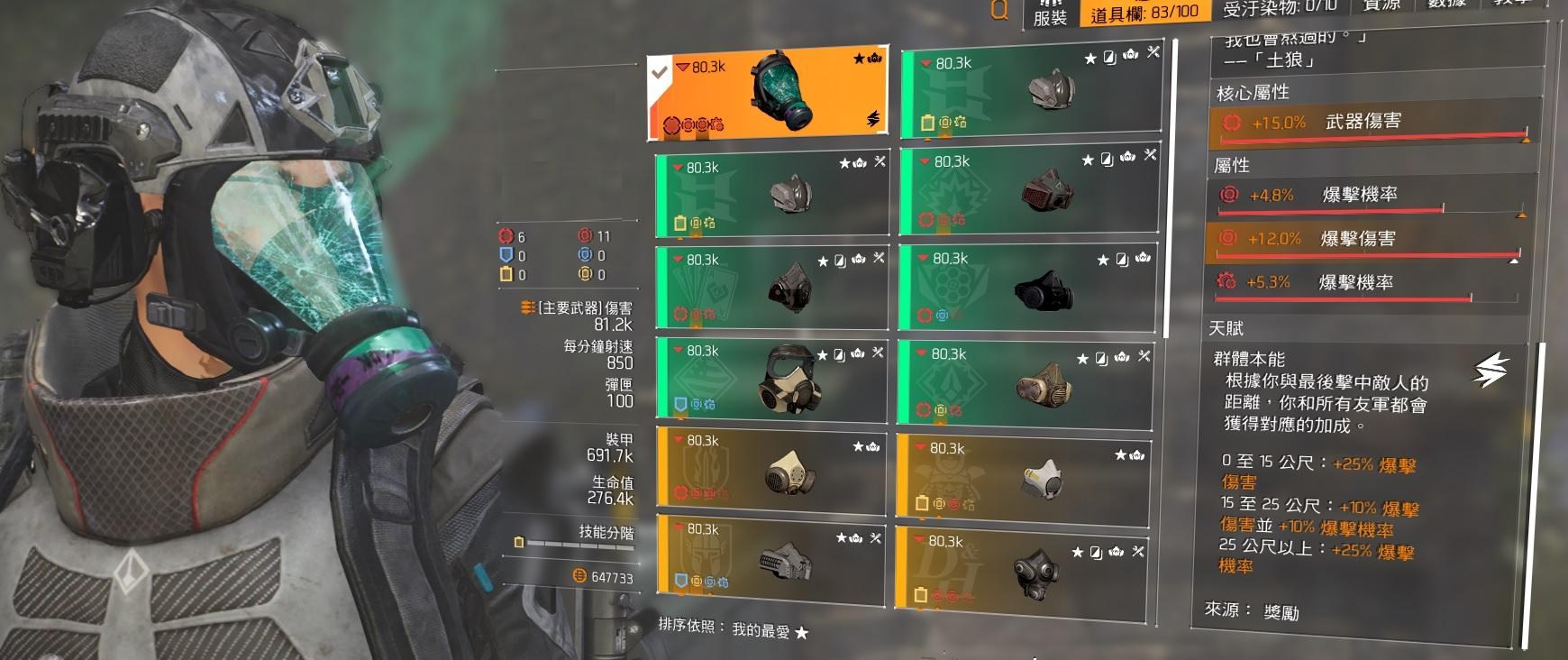Screen dimensions: 1568x660
Task: Click the red critical hit icon next to 爆擊傷害
Action: point(1228,239)
